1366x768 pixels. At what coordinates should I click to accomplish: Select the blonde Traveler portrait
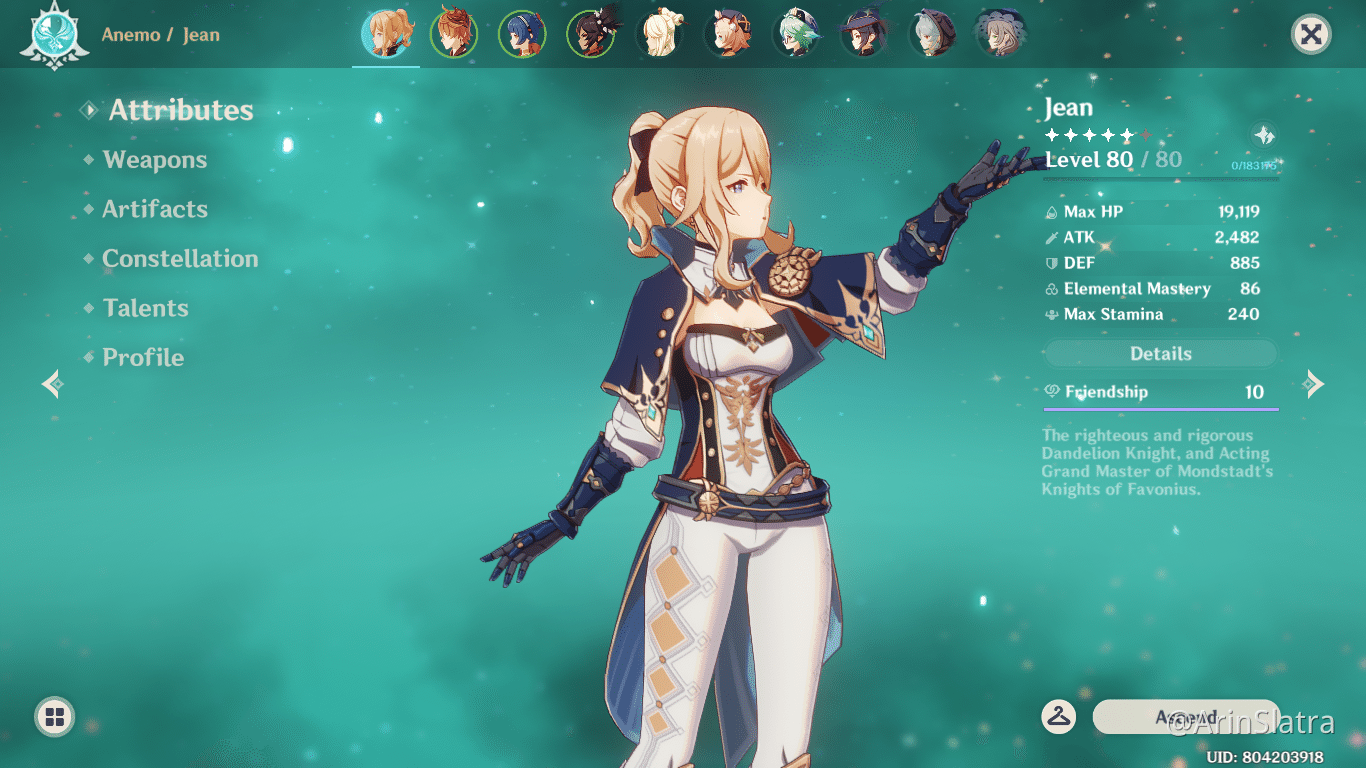(659, 34)
